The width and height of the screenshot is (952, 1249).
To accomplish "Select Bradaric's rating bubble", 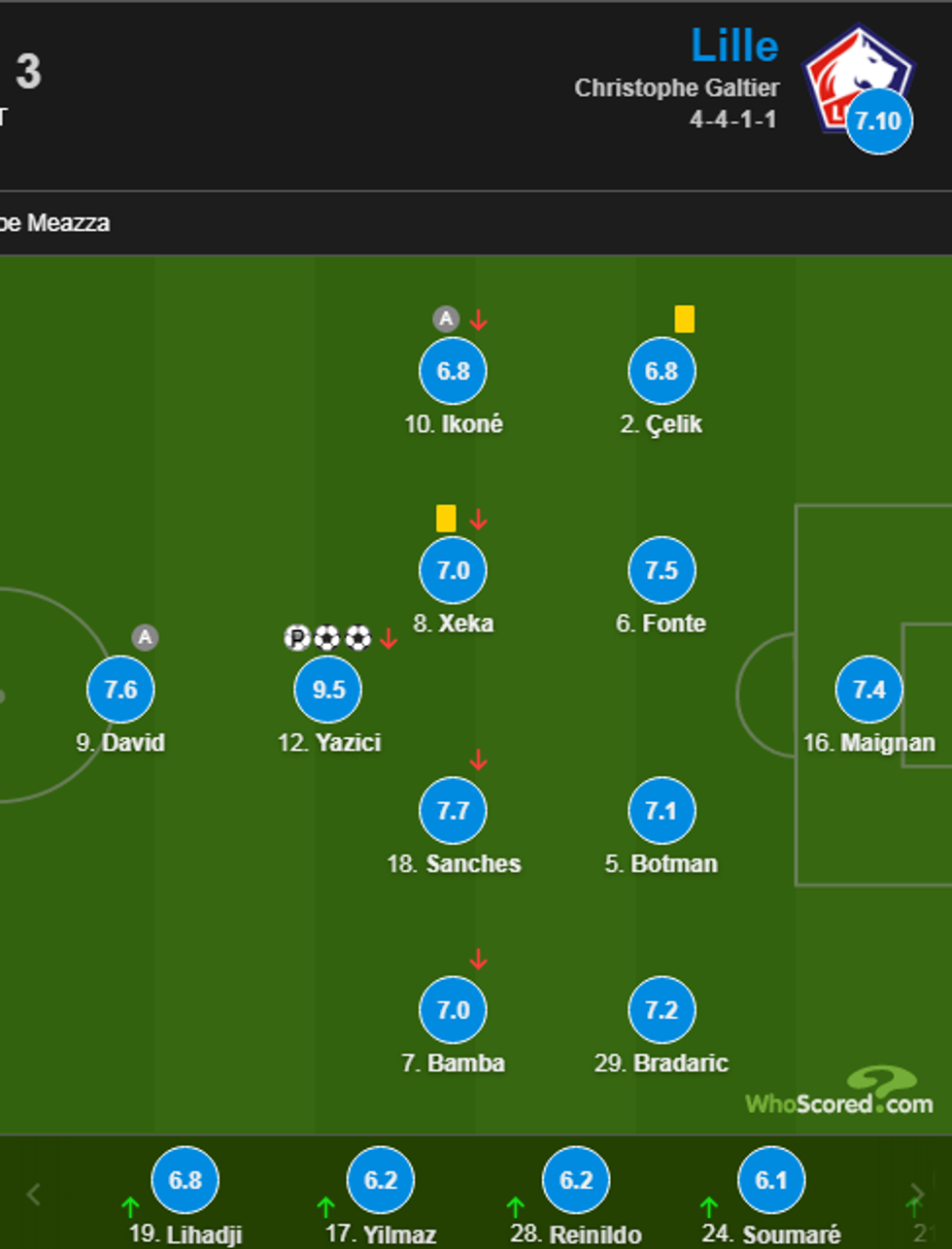I will pos(662,1010).
